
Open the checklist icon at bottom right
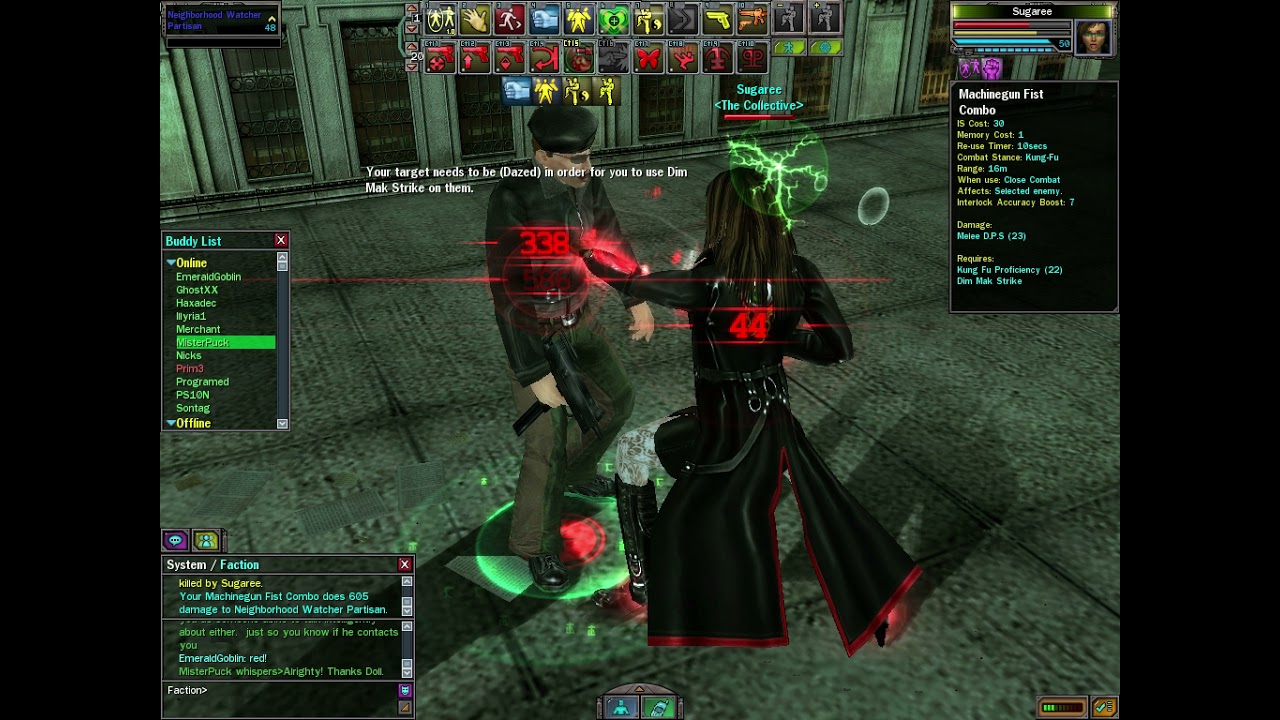pos(1104,708)
